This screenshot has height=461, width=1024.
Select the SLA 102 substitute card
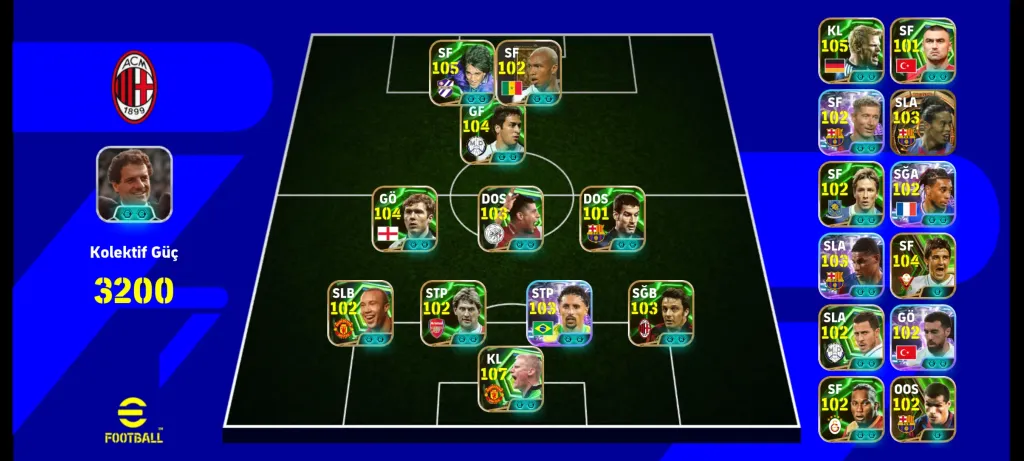point(851,338)
